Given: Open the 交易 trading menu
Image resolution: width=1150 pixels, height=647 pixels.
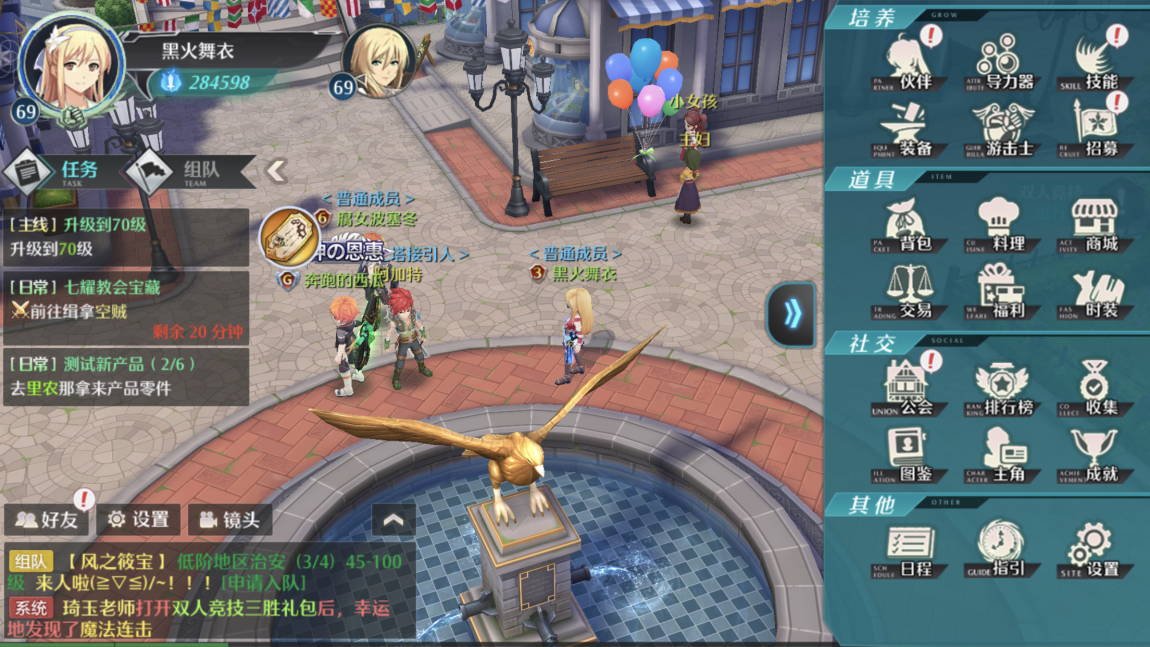Looking at the screenshot, I should 909,292.
